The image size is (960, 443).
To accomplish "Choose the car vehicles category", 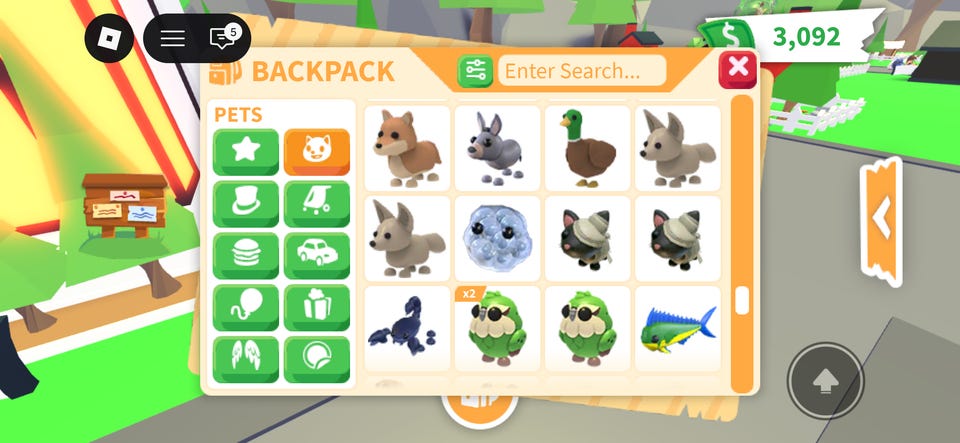I will tap(316, 256).
